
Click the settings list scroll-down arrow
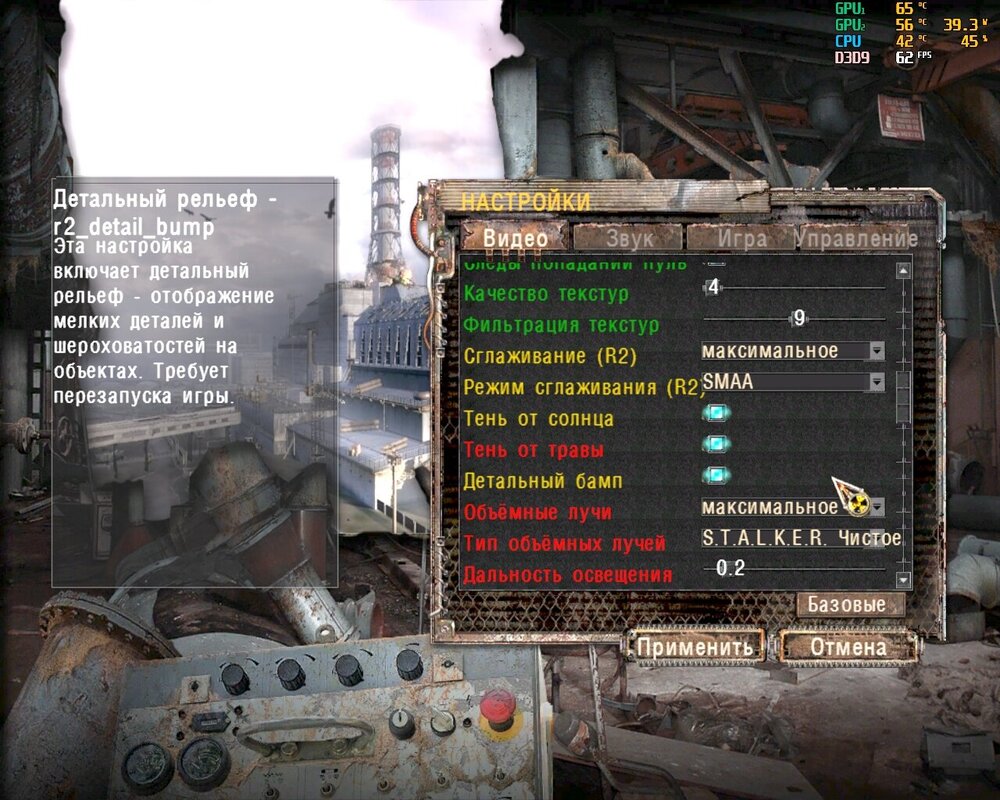tap(904, 580)
